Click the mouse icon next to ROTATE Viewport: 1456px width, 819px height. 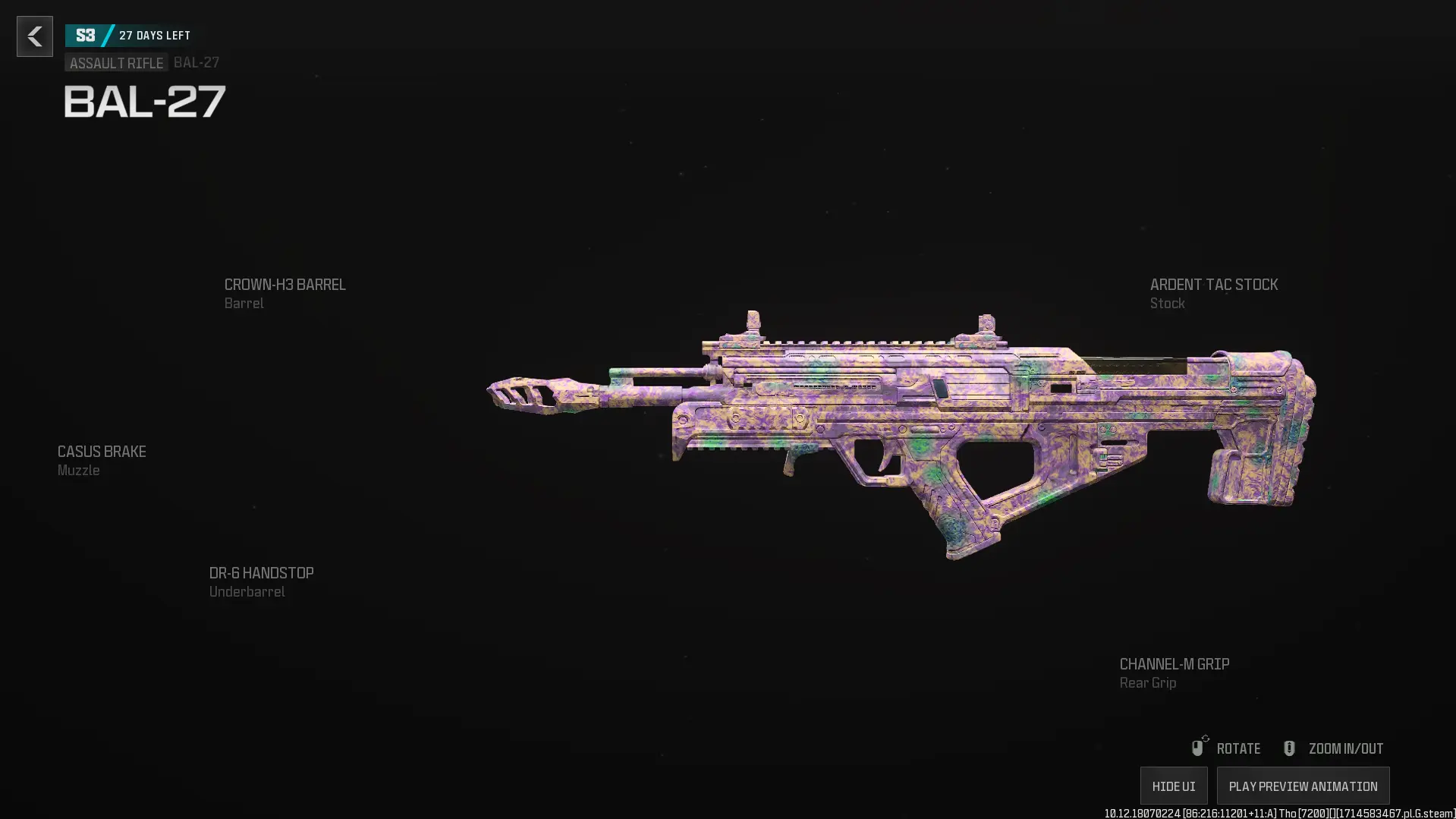(x=1197, y=747)
